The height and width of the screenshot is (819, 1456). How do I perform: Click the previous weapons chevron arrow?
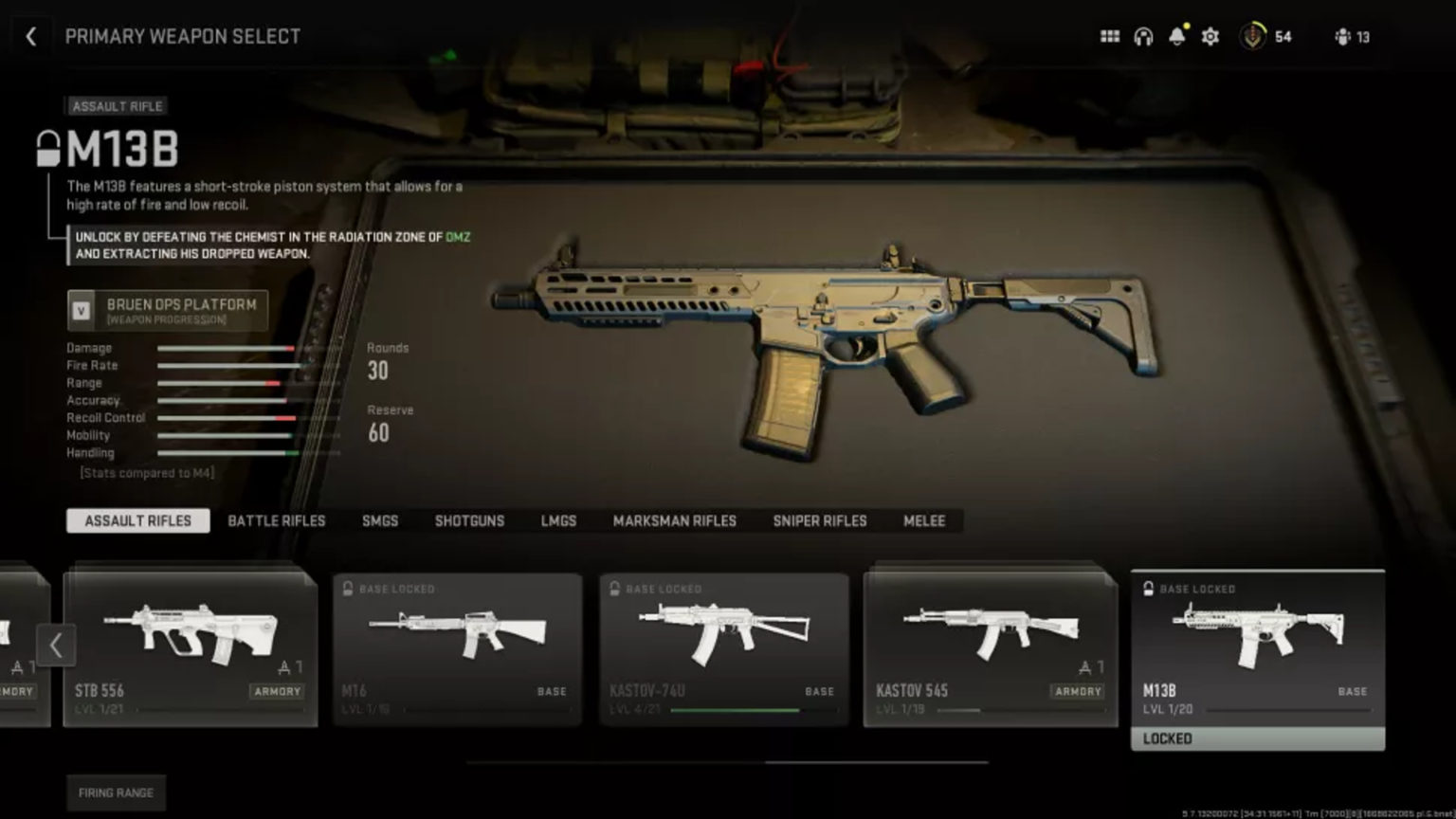(57, 646)
